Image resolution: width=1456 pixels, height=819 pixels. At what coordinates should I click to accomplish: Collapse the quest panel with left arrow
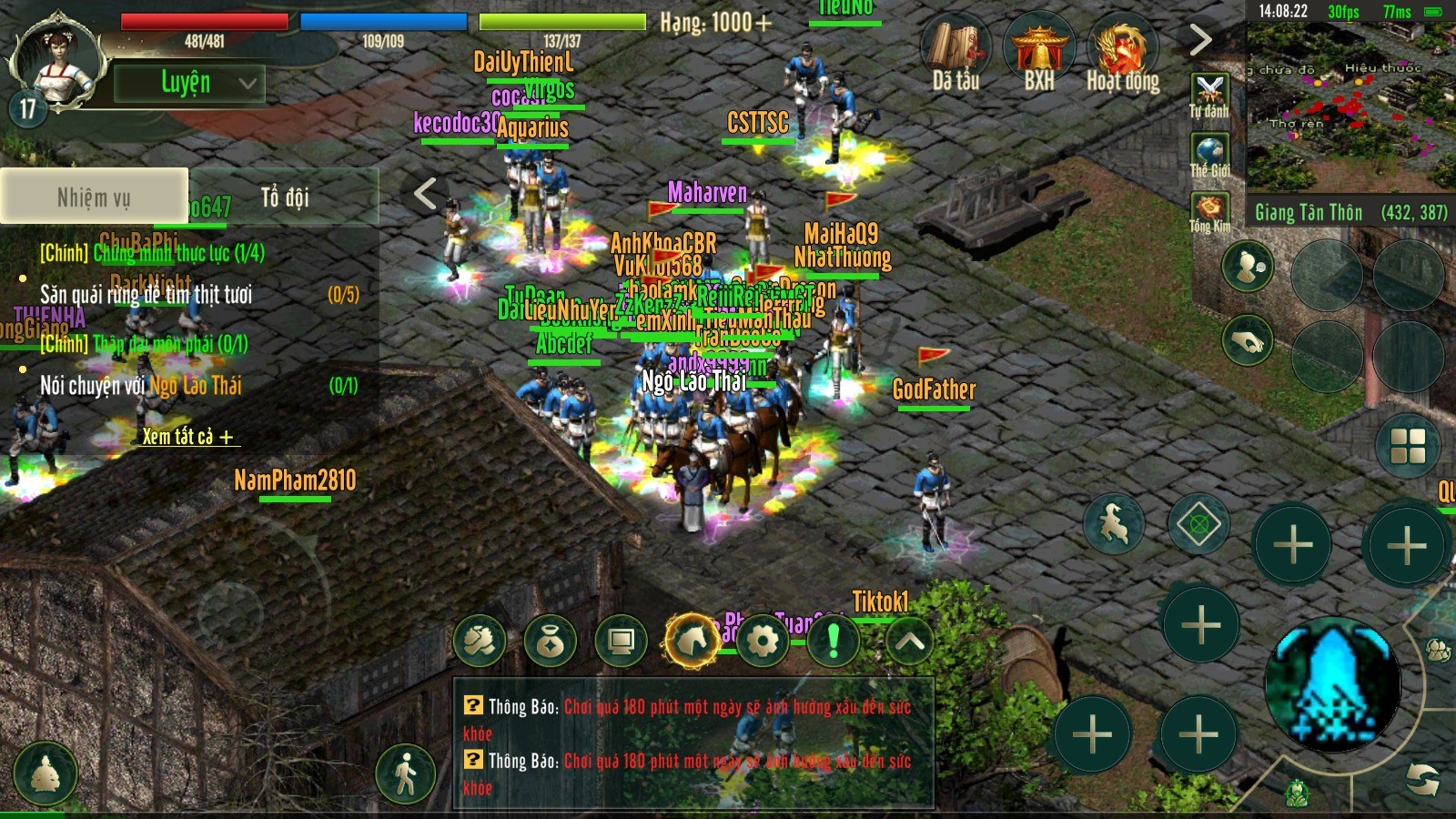pos(425,193)
